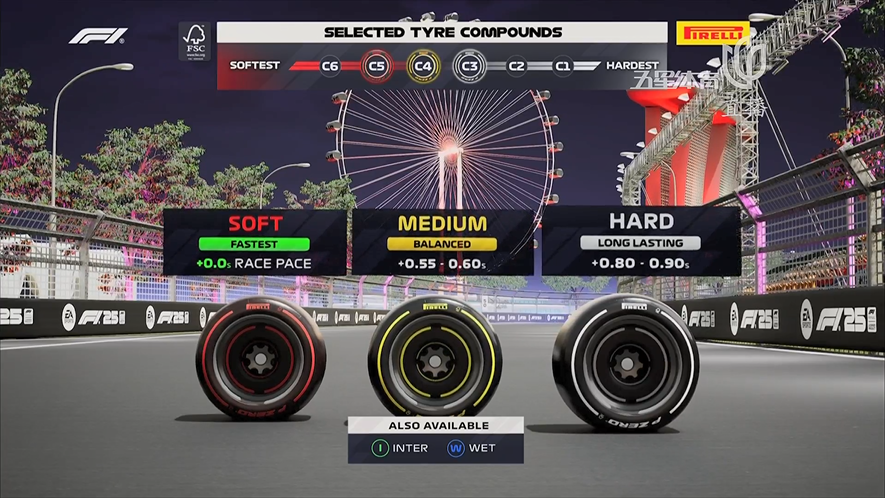885x498 pixels.
Task: Choose the blue WET tyre icon
Action: pos(456,448)
